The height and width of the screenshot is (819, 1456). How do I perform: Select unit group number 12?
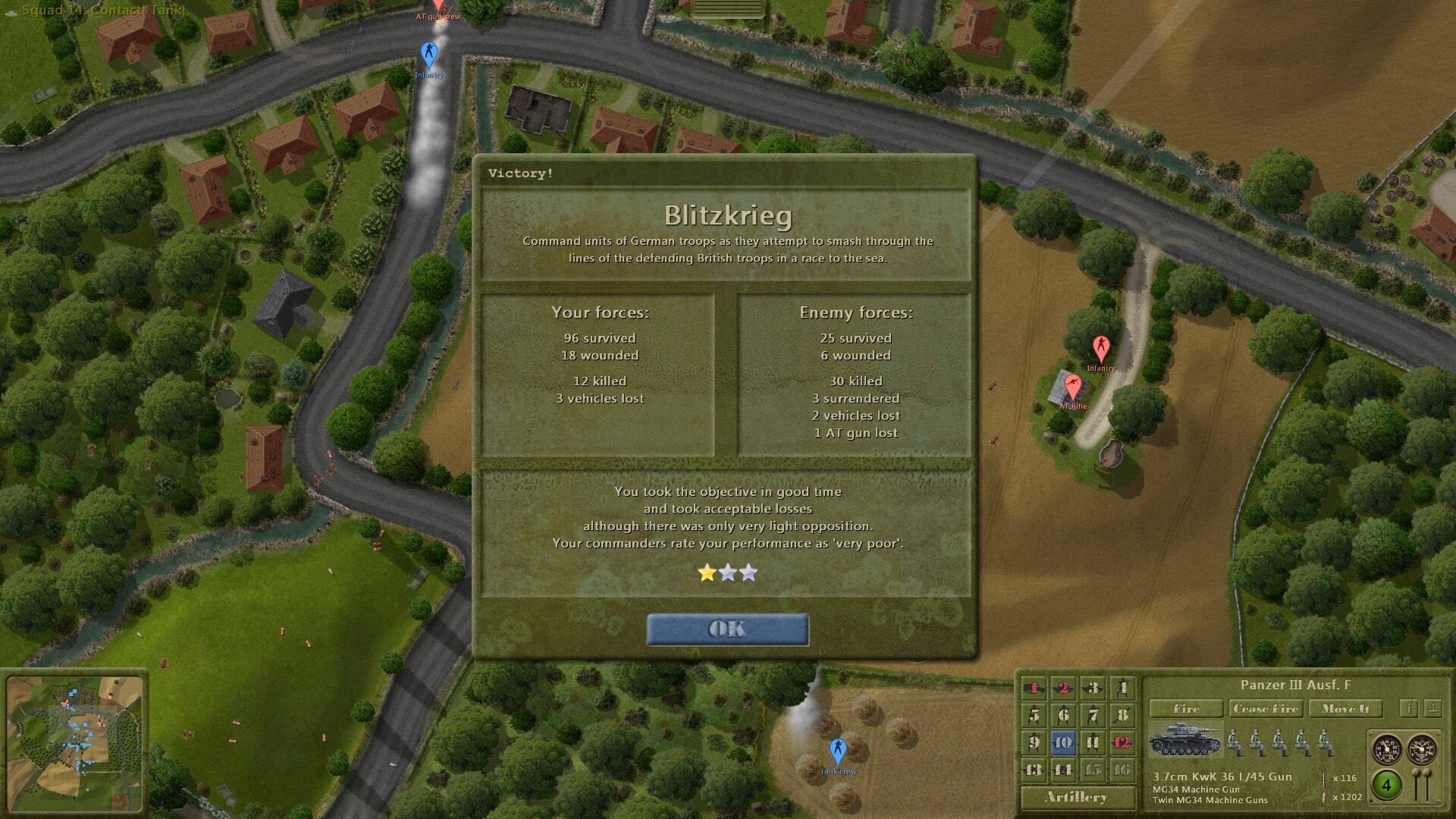pyautogui.click(x=1122, y=742)
